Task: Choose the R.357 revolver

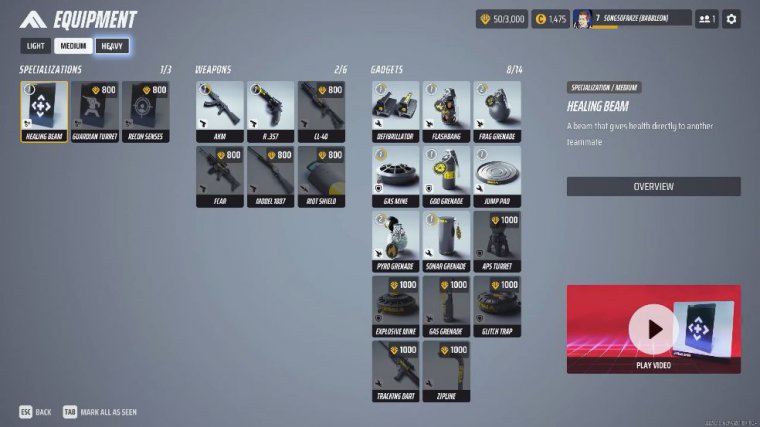Action: point(271,111)
